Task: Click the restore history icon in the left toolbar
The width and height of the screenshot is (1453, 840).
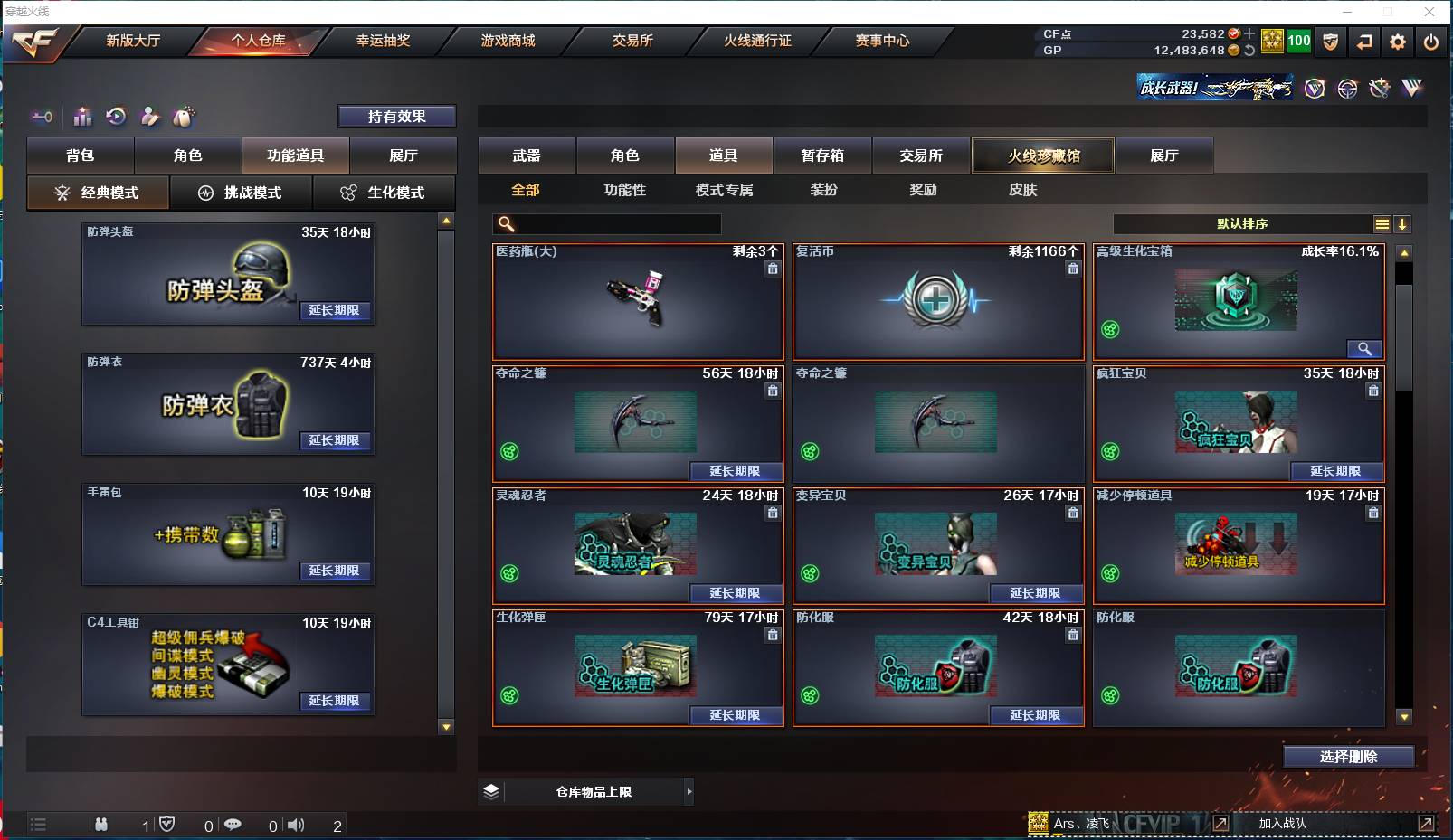Action: tap(115, 116)
